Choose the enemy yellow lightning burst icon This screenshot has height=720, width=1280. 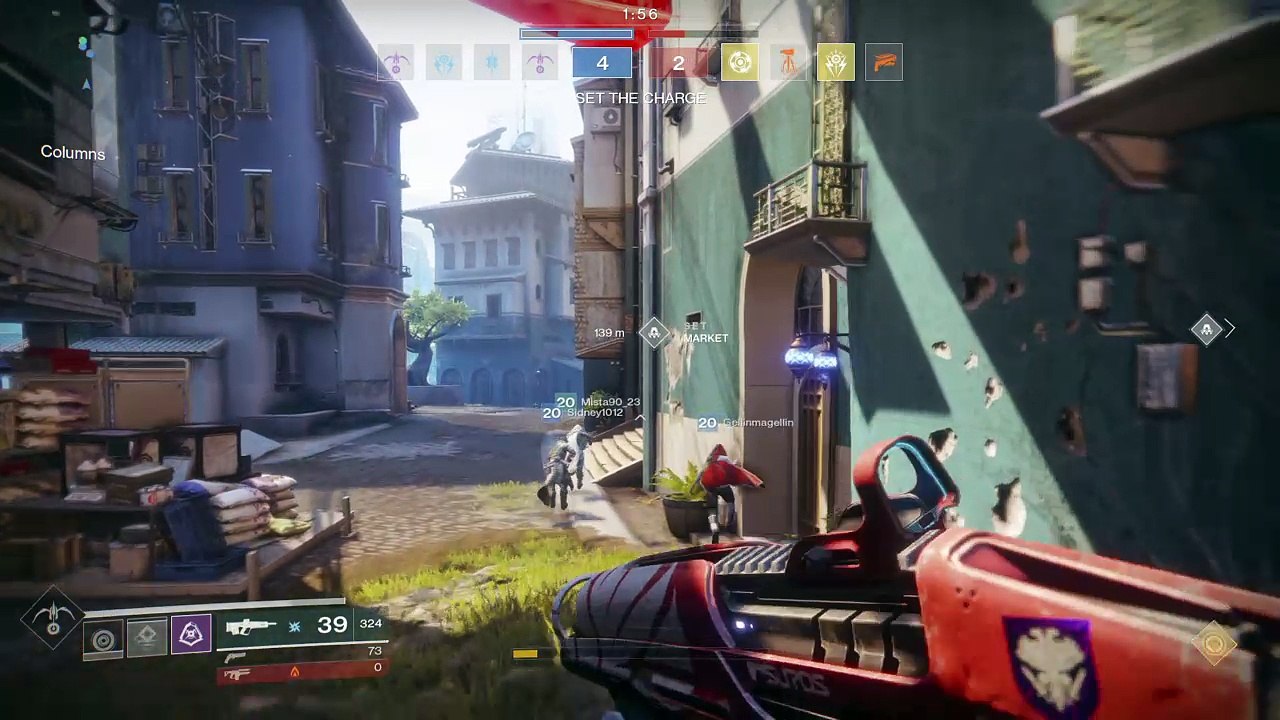(836, 63)
